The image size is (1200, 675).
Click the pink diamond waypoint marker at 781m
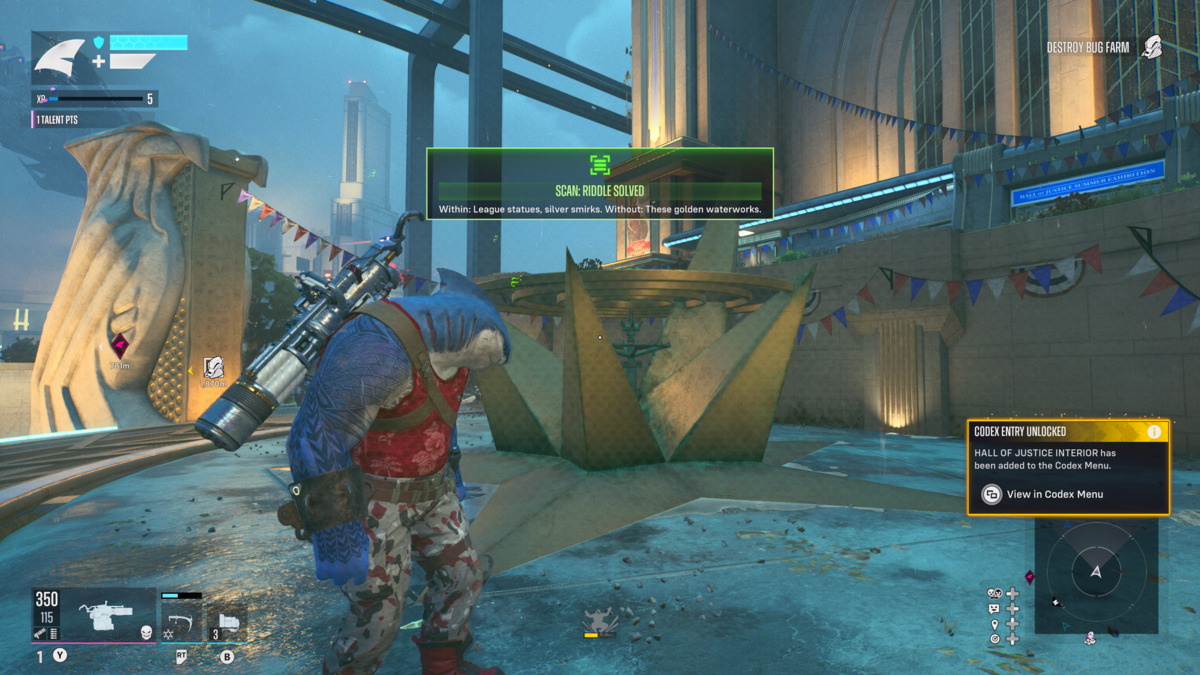point(119,345)
